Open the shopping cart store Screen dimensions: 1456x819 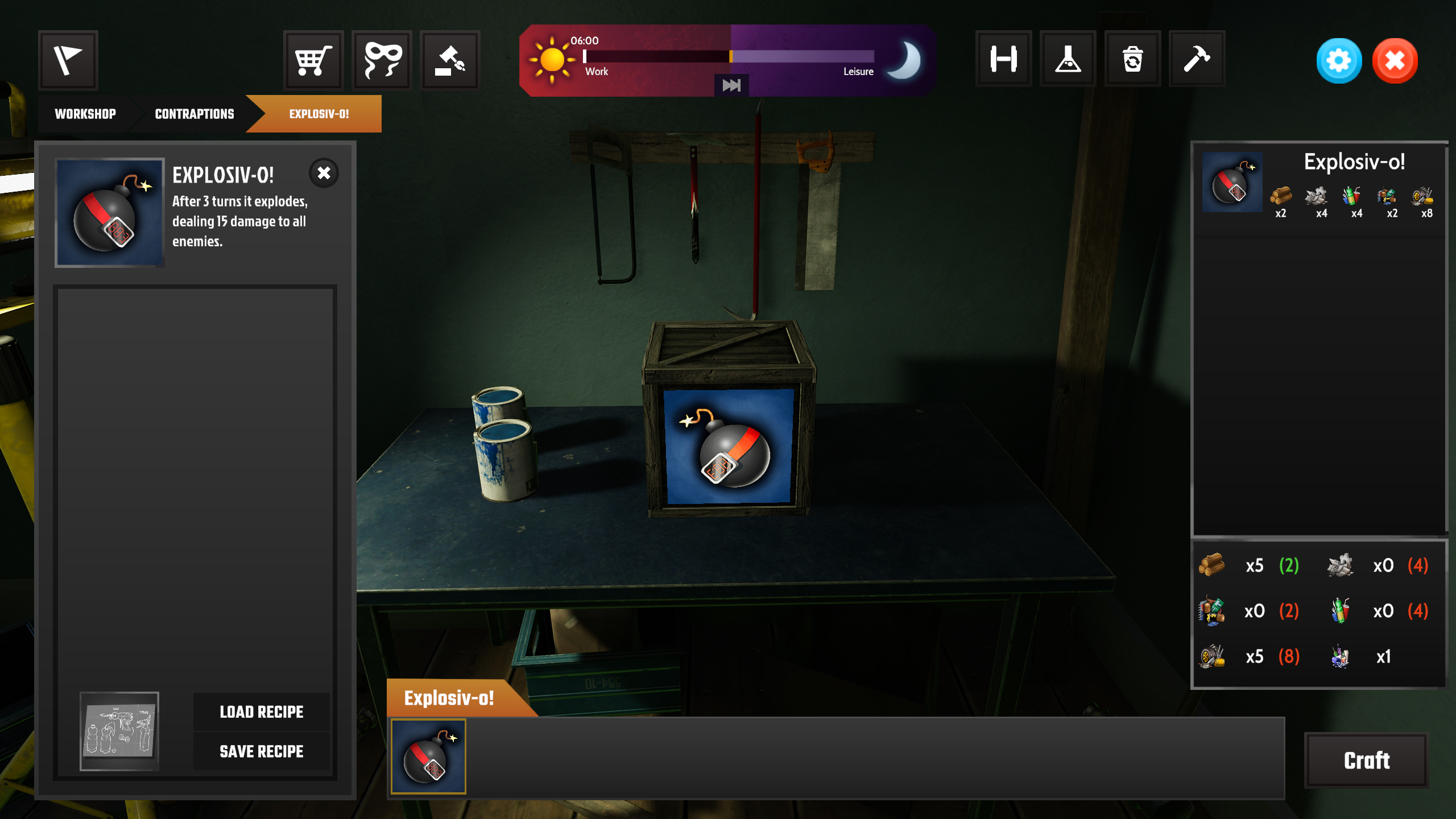coord(313,60)
